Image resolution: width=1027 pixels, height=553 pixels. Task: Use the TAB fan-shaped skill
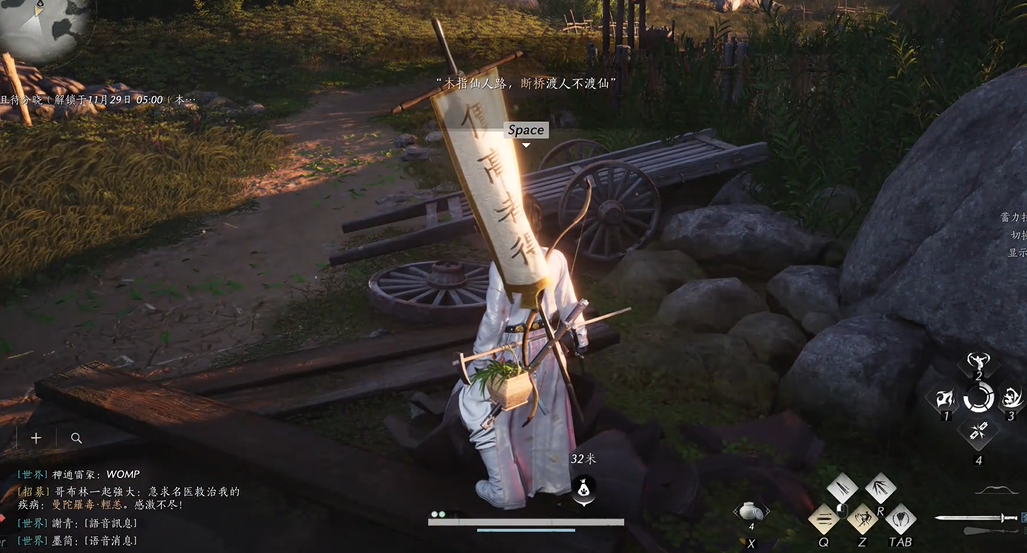coord(900,519)
